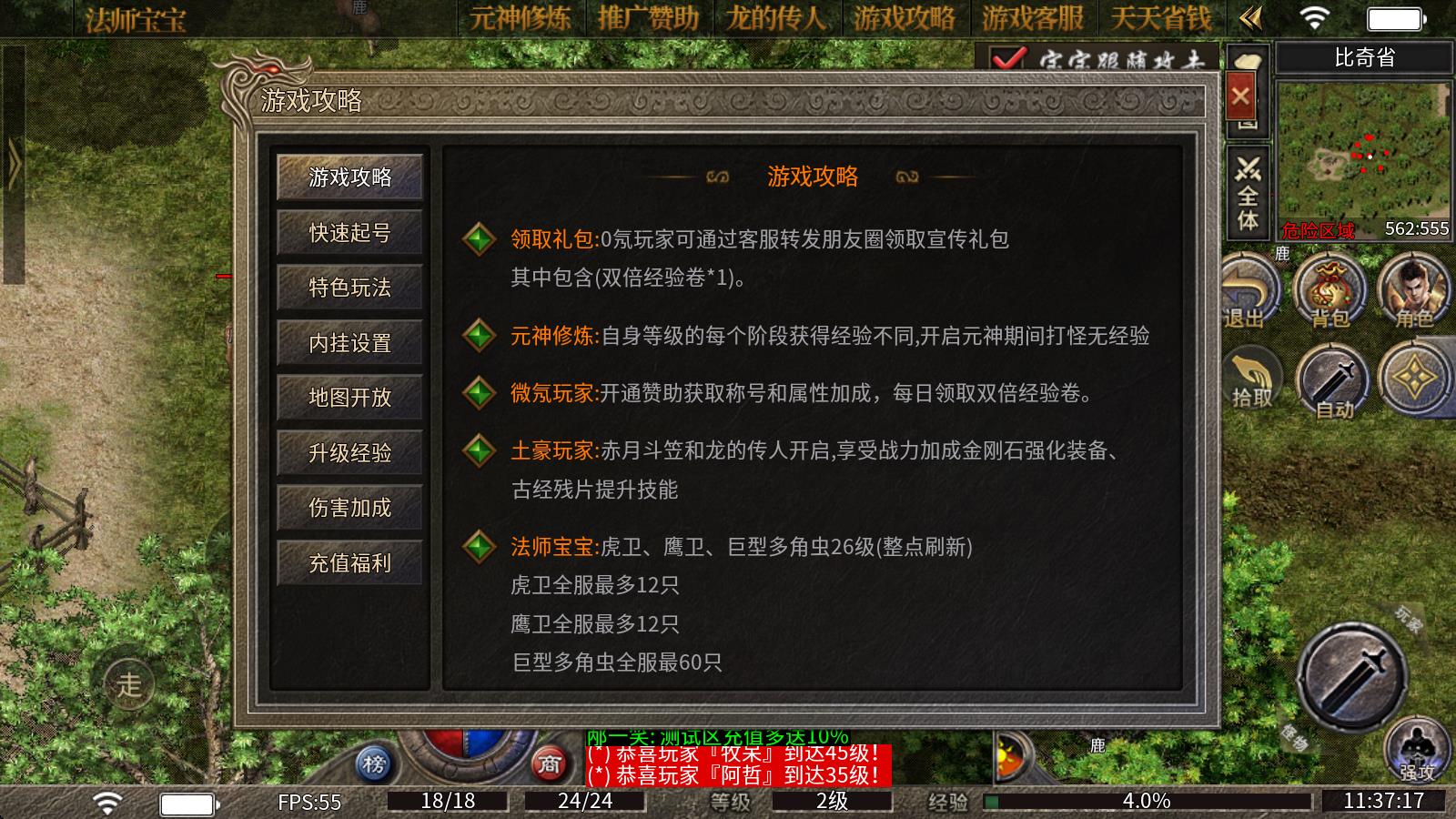This screenshot has width=1456, height=819.
Task: Switch to the 充值福利 tab
Action: tap(349, 563)
